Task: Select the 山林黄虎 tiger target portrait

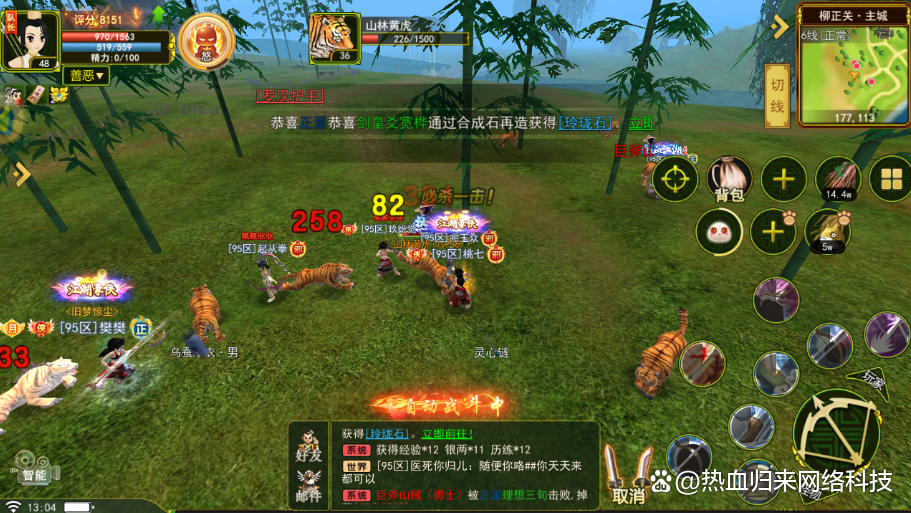Action: (x=333, y=38)
